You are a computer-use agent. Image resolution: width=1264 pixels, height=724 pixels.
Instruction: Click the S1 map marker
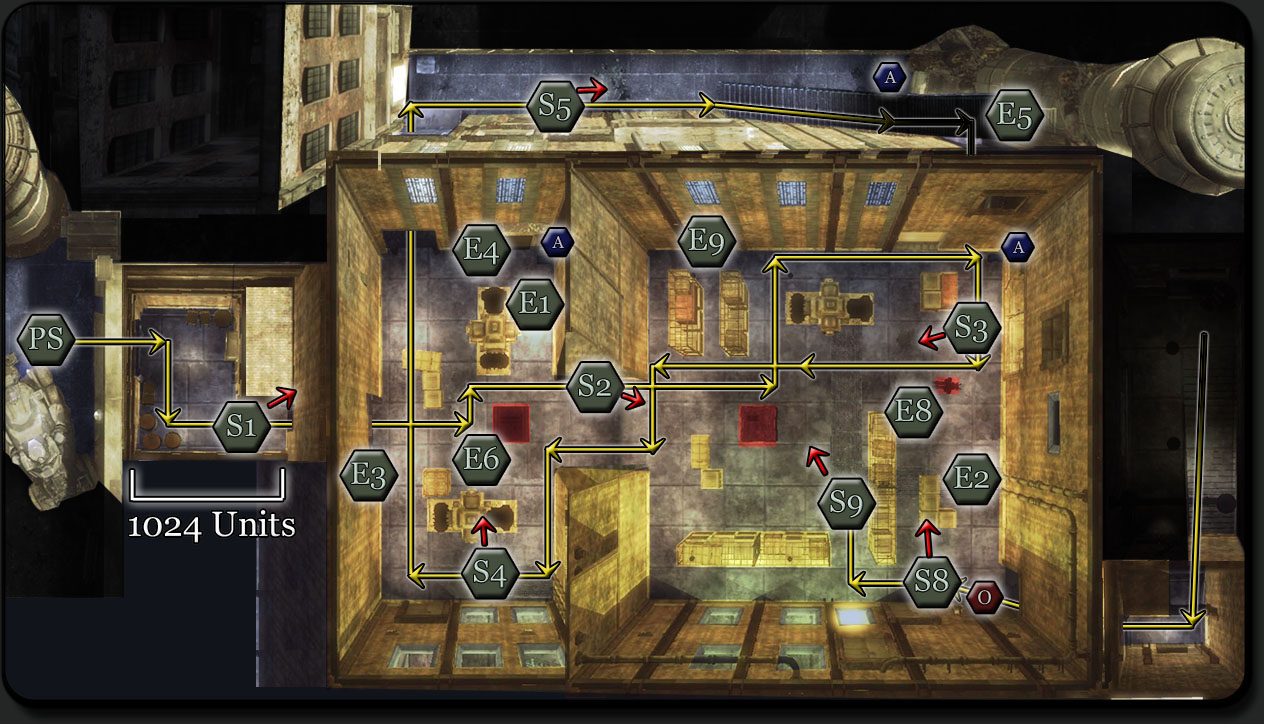coord(241,427)
